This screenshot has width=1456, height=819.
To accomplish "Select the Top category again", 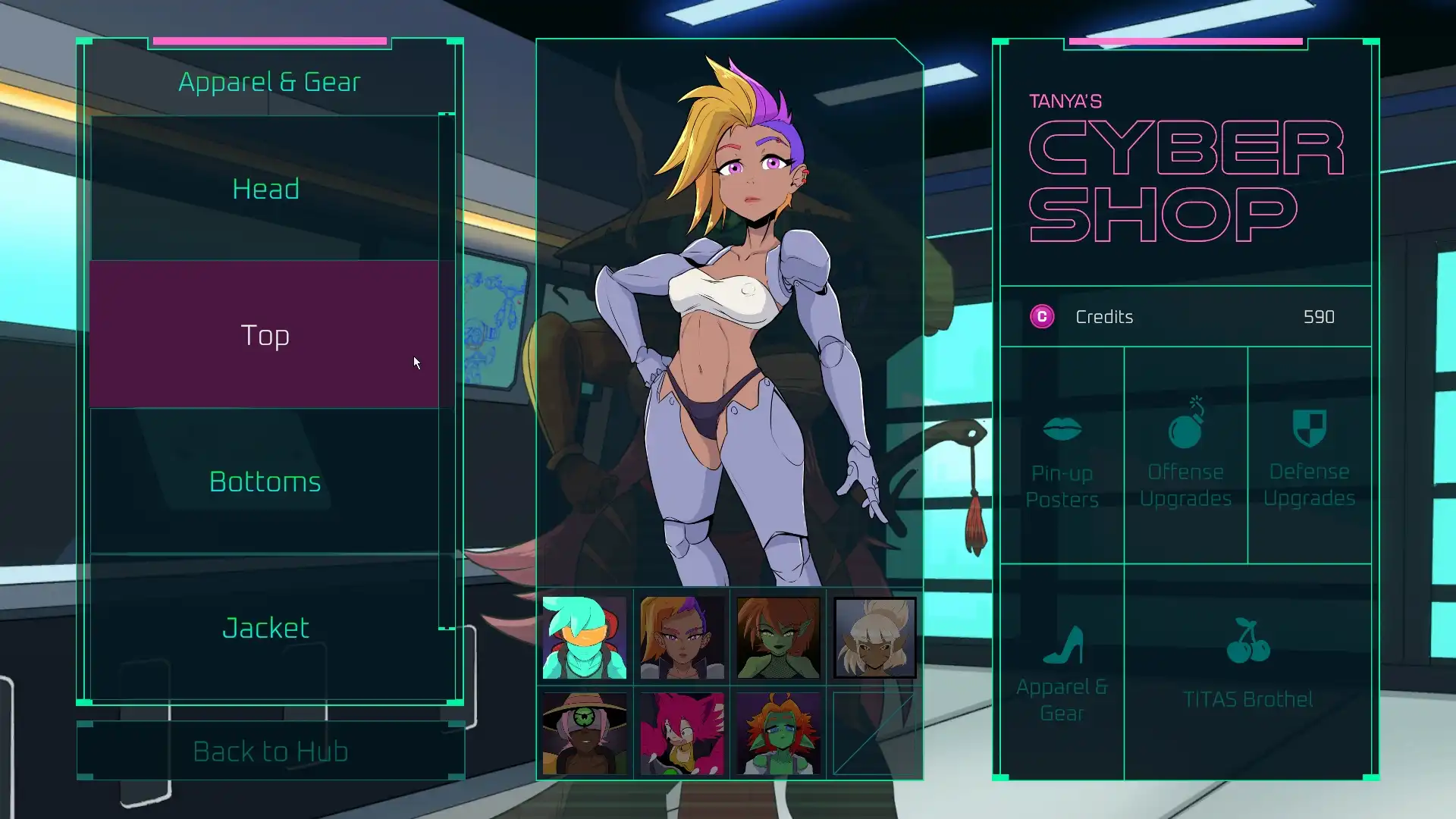I will pyautogui.click(x=265, y=334).
